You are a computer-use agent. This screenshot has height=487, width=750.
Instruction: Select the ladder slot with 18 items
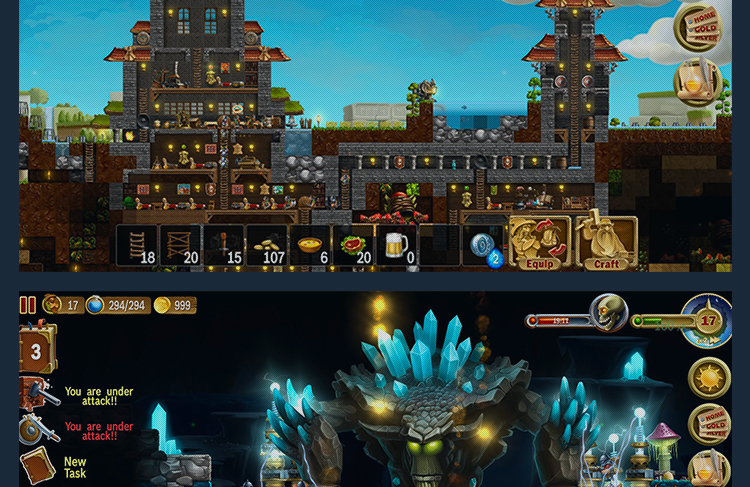pyautogui.click(x=136, y=245)
